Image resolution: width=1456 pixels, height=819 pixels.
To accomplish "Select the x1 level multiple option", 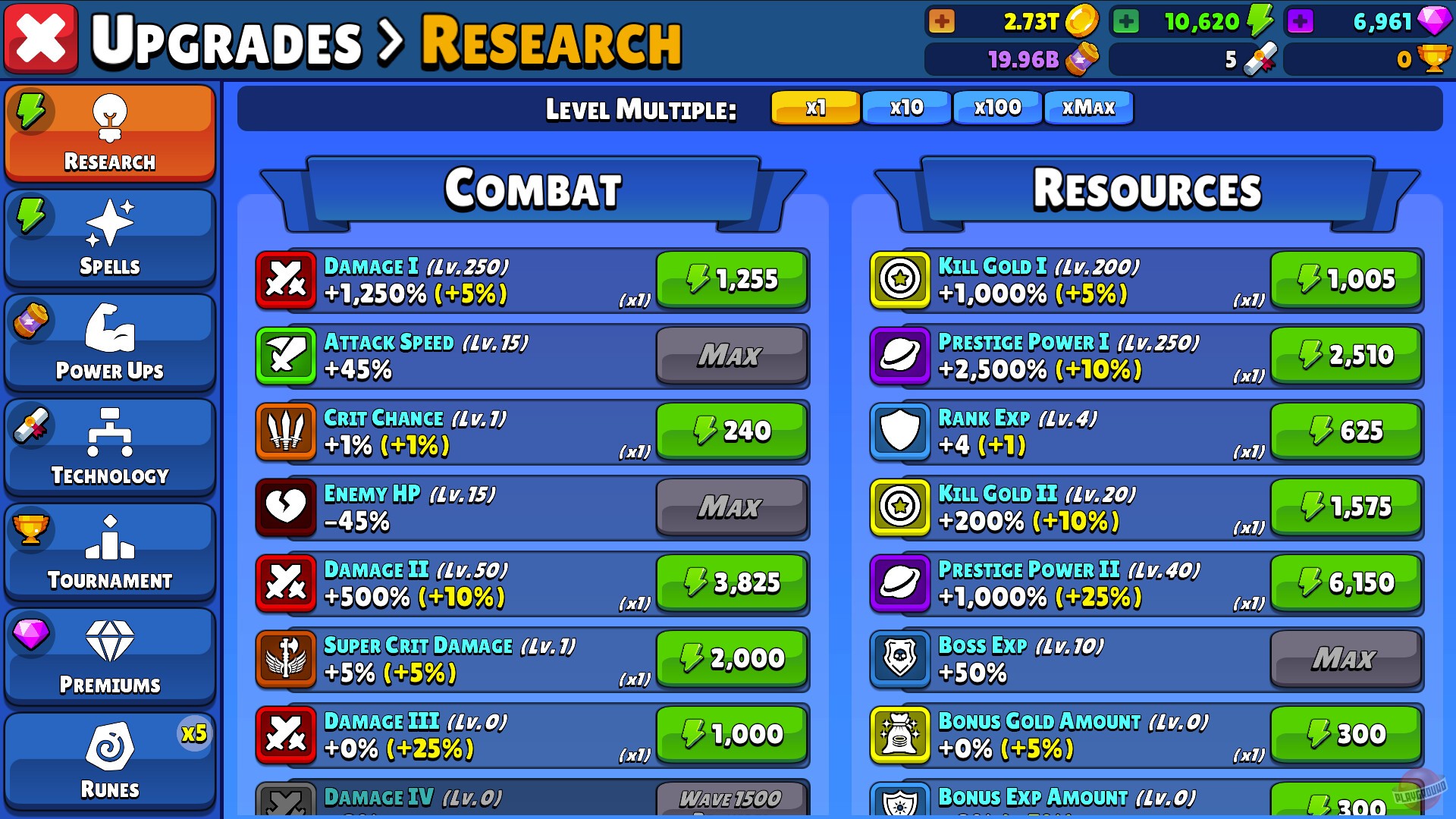I will [x=814, y=108].
